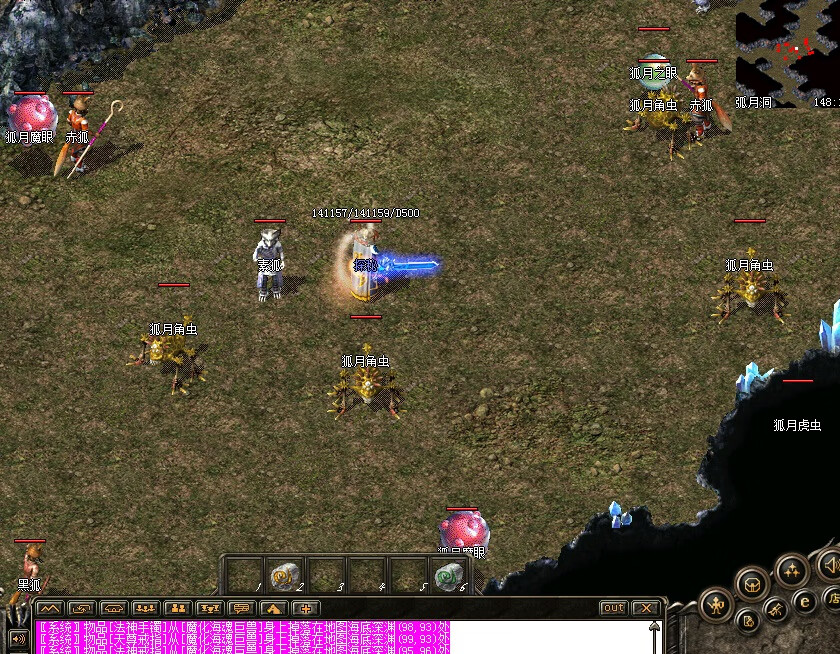Screen dimensions: 840x654
Task: Select the chat tab with upward chevron icon
Action: [49, 608]
